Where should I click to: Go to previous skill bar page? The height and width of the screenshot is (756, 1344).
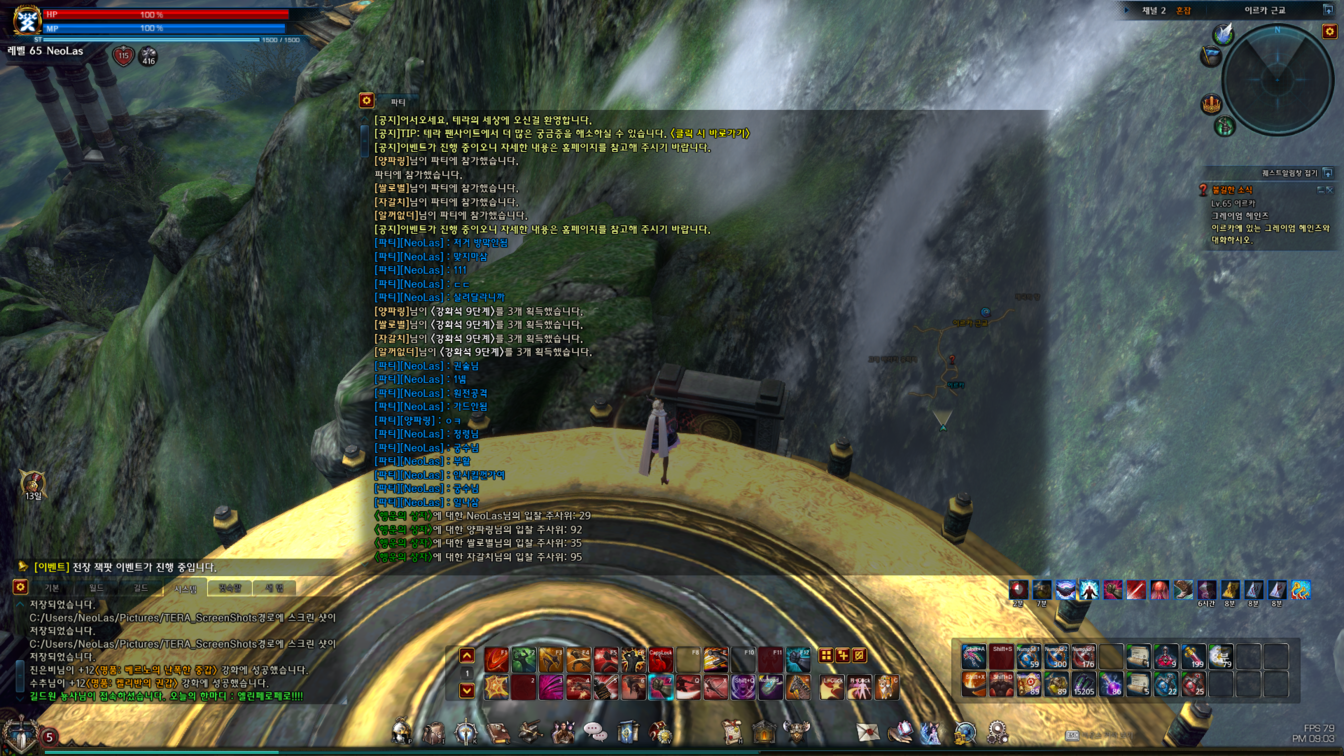[467, 656]
